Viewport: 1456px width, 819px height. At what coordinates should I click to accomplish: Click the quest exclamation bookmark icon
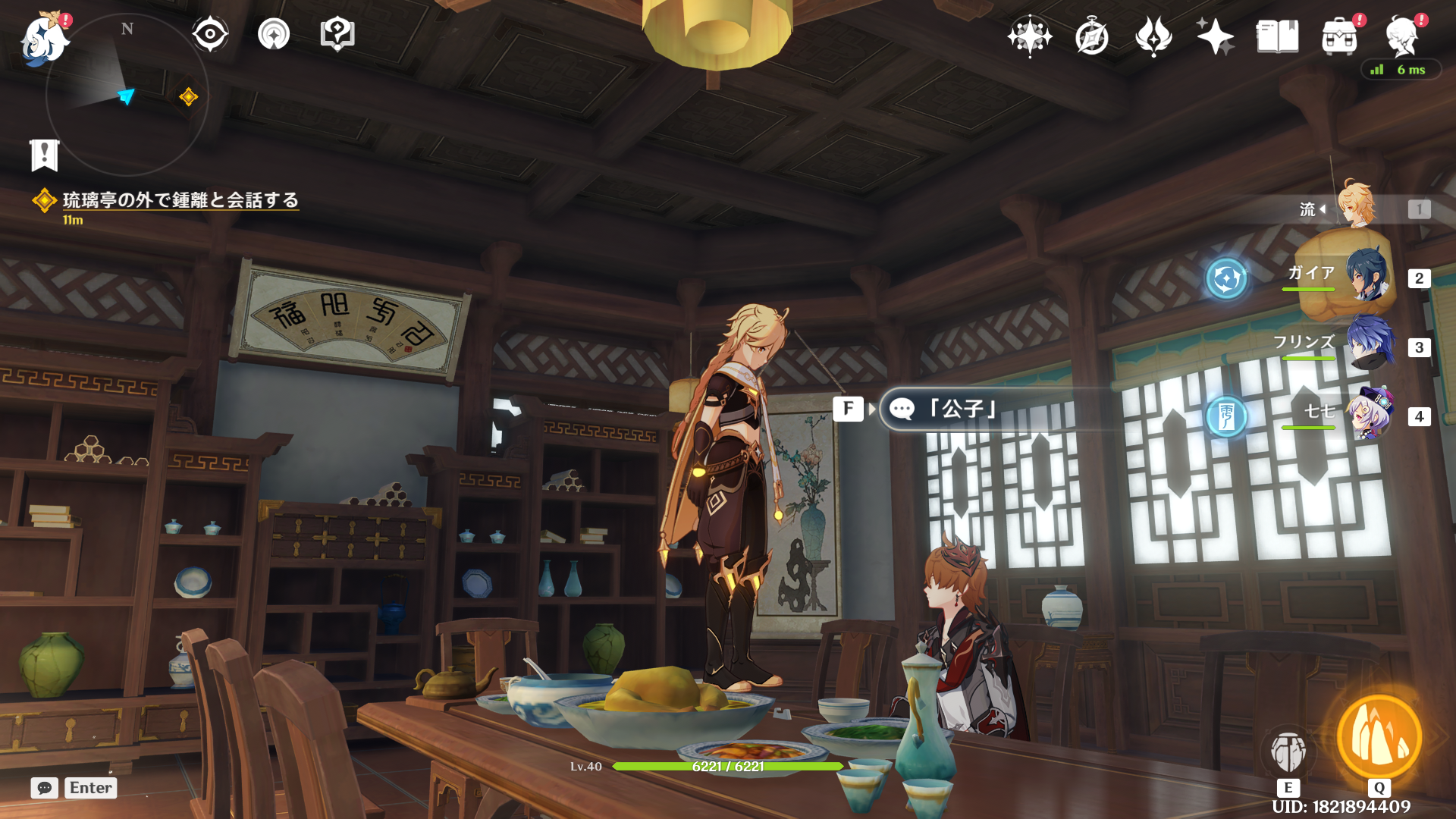[44, 155]
